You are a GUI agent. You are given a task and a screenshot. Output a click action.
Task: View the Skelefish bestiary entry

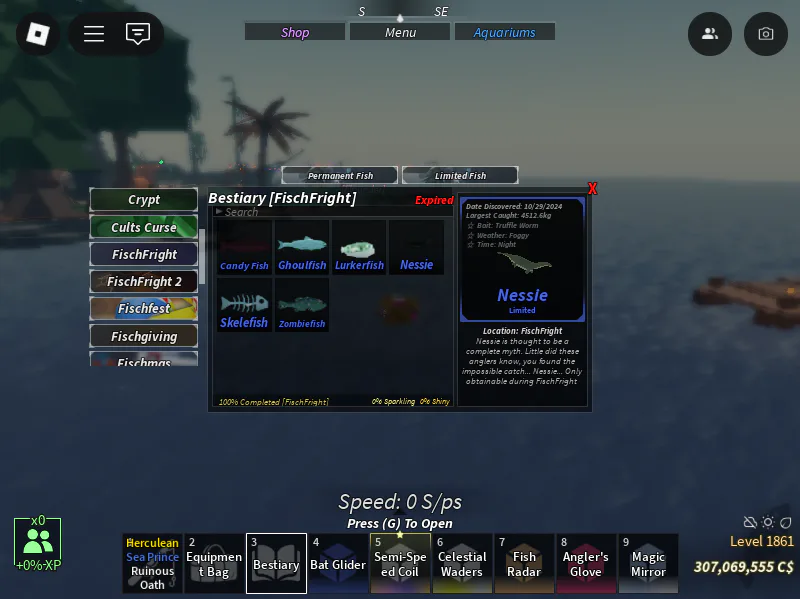point(244,306)
